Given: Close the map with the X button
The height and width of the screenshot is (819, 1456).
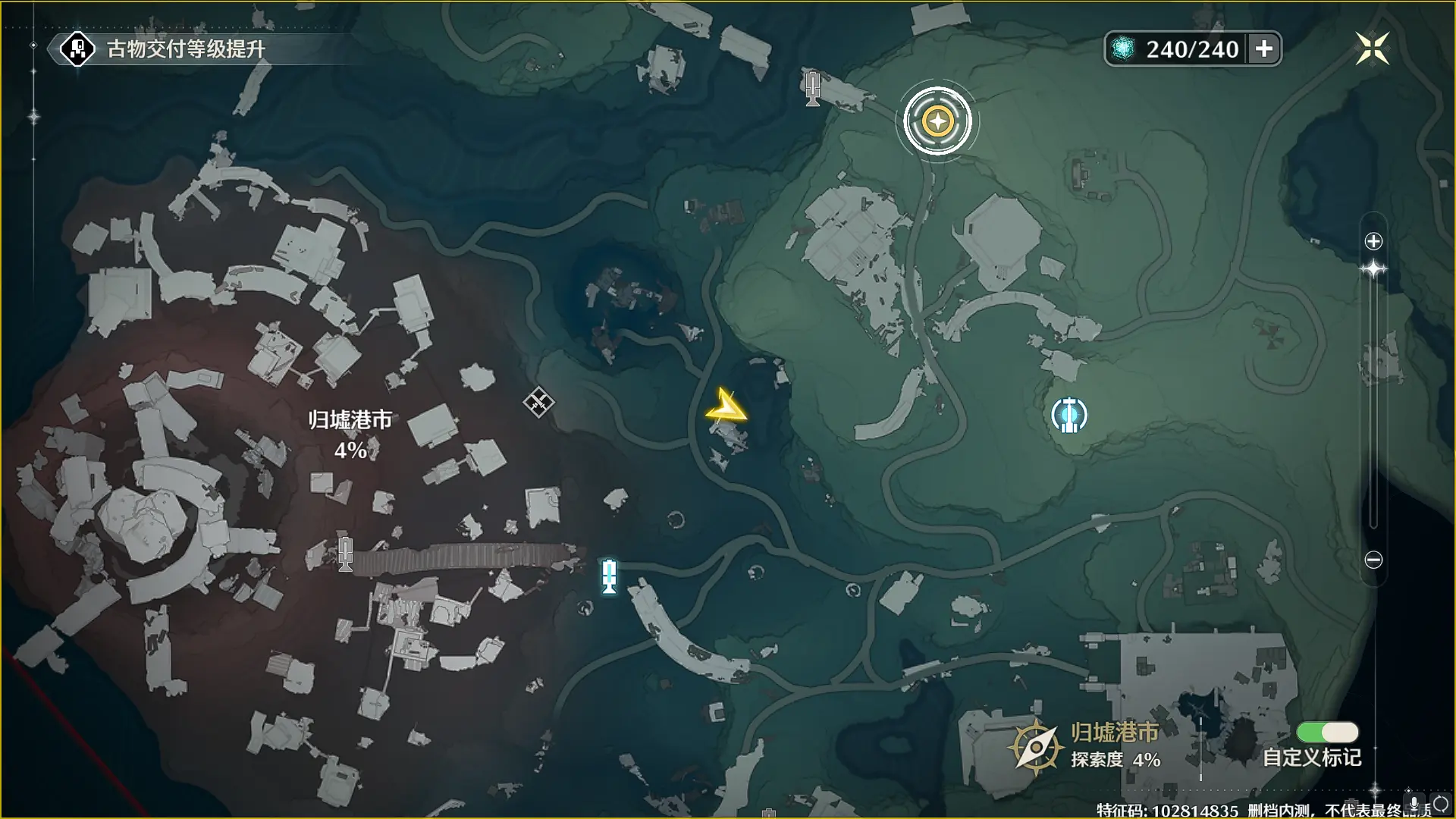Looking at the screenshot, I should pos(1372,49).
